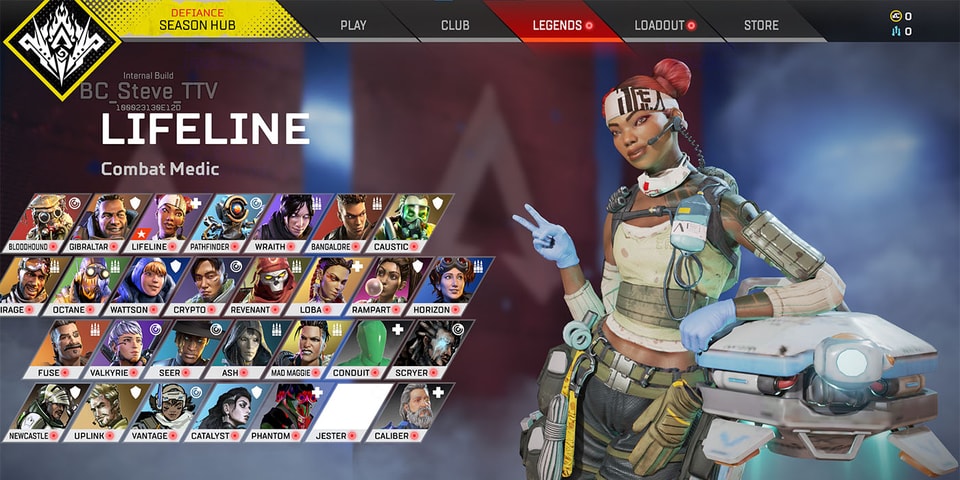
Task: Switch to the Play tab
Action: coord(353,25)
